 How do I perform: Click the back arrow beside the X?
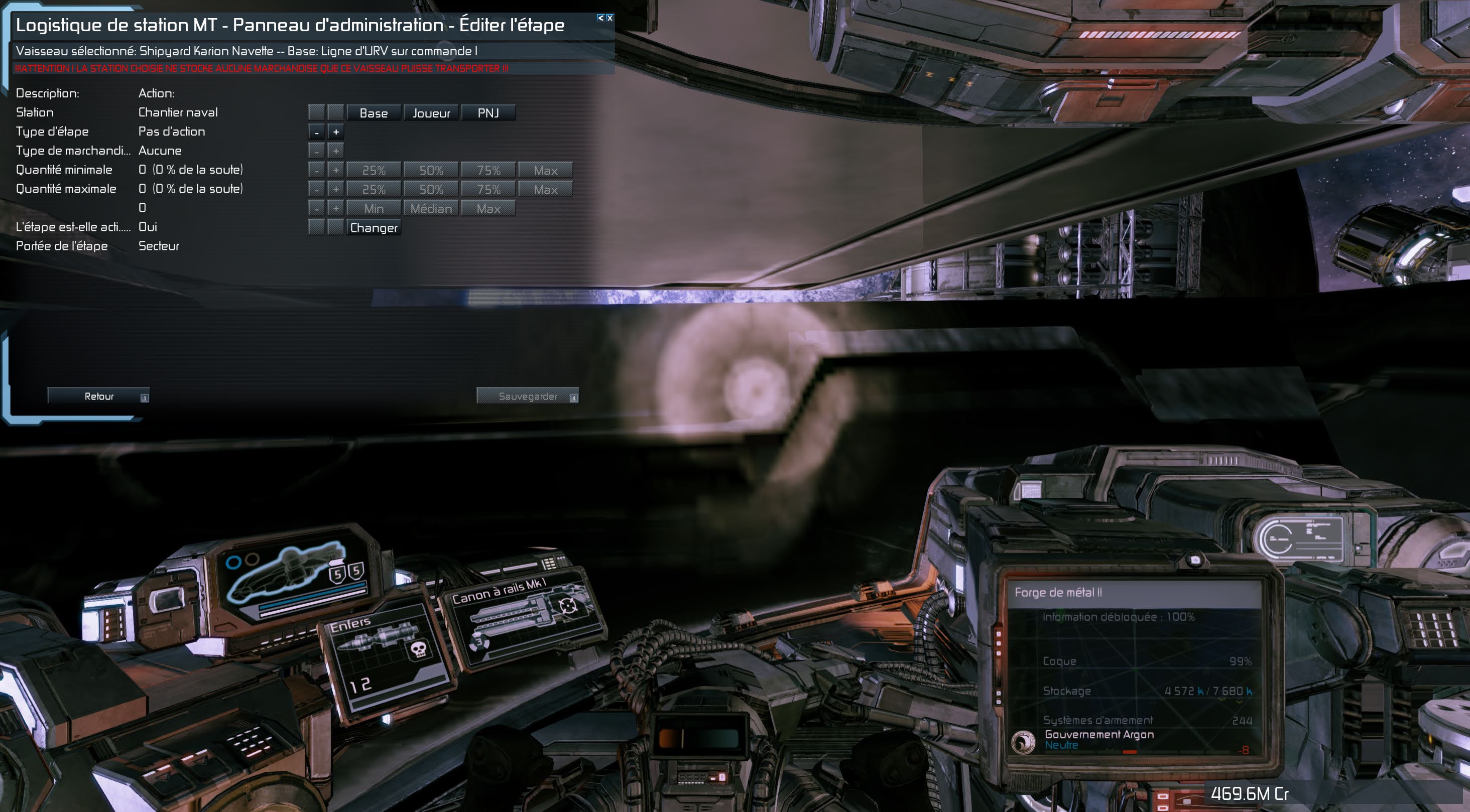pos(600,18)
